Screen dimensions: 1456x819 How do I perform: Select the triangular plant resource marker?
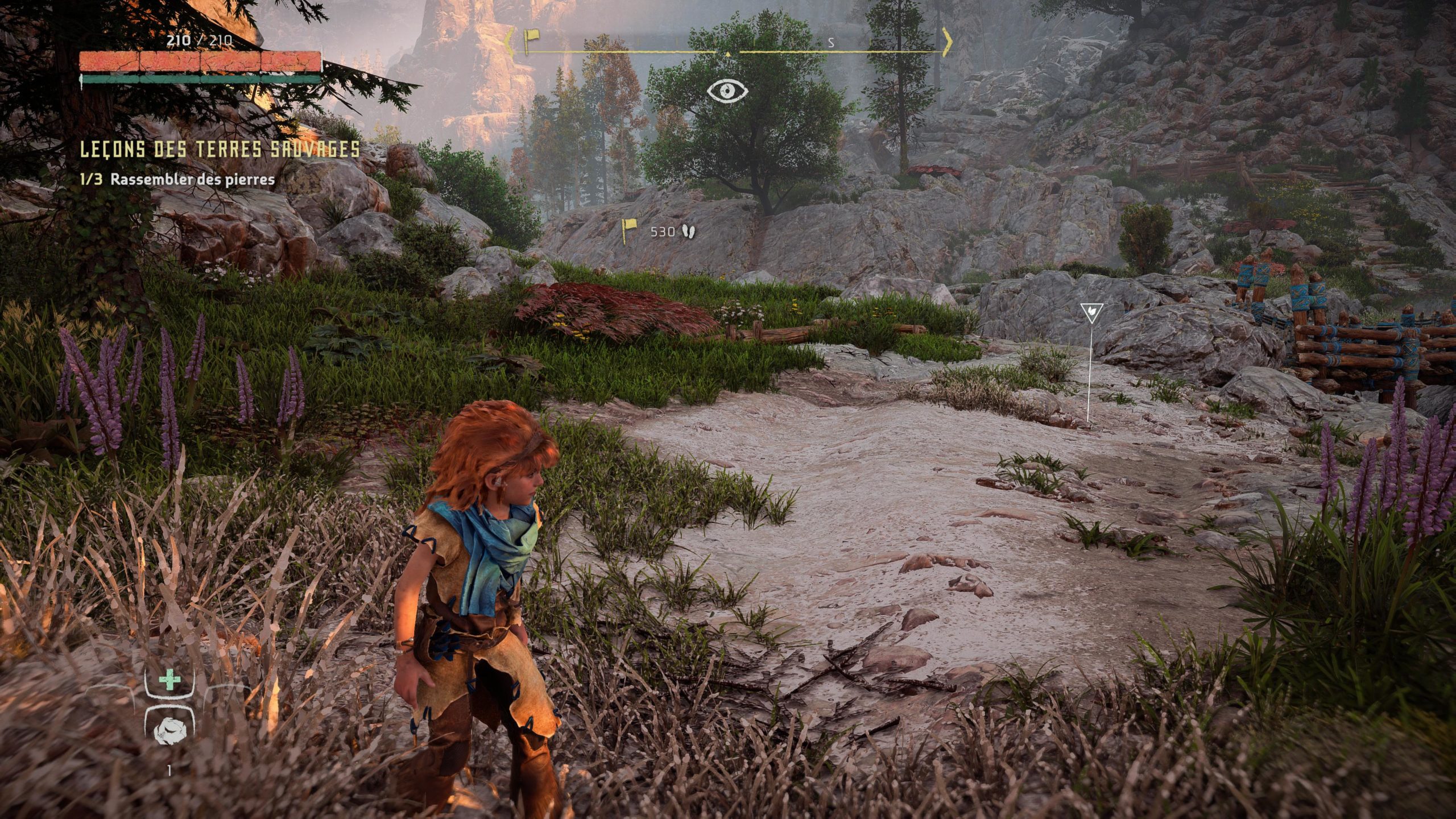click(1091, 312)
